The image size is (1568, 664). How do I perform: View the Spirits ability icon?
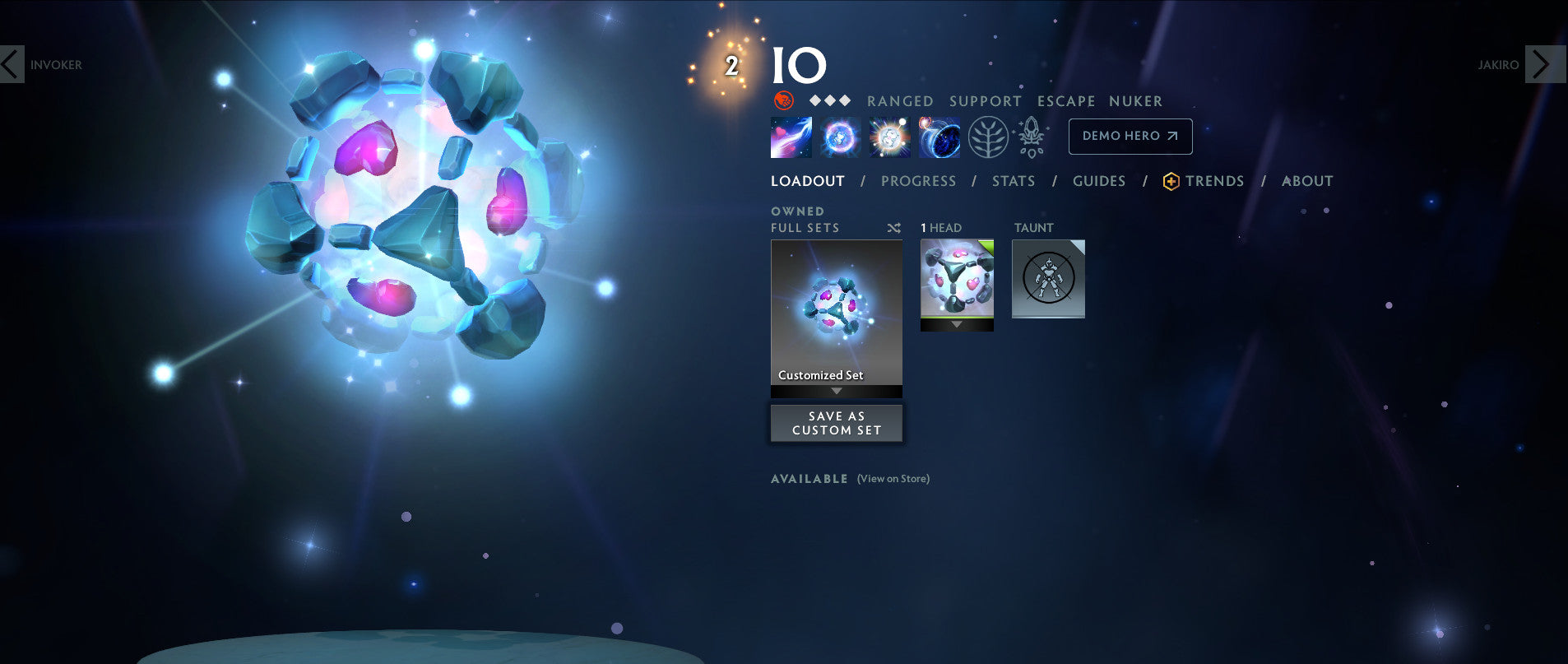click(841, 137)
